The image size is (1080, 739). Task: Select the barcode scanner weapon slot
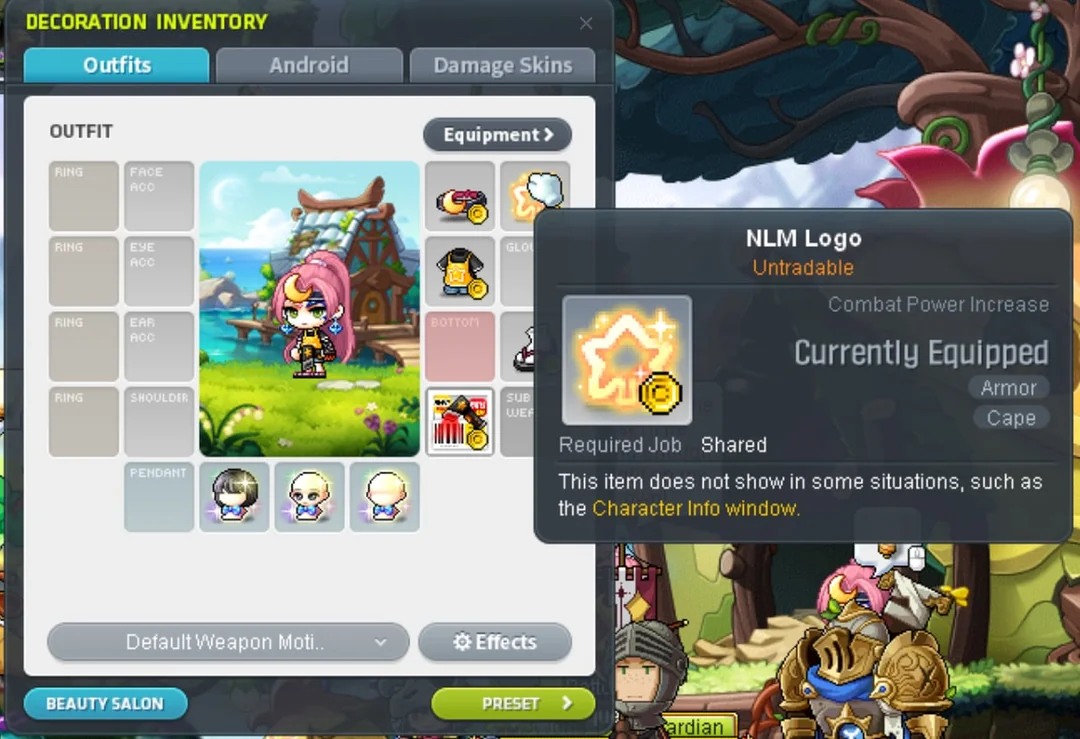click(x=460, y=422)
